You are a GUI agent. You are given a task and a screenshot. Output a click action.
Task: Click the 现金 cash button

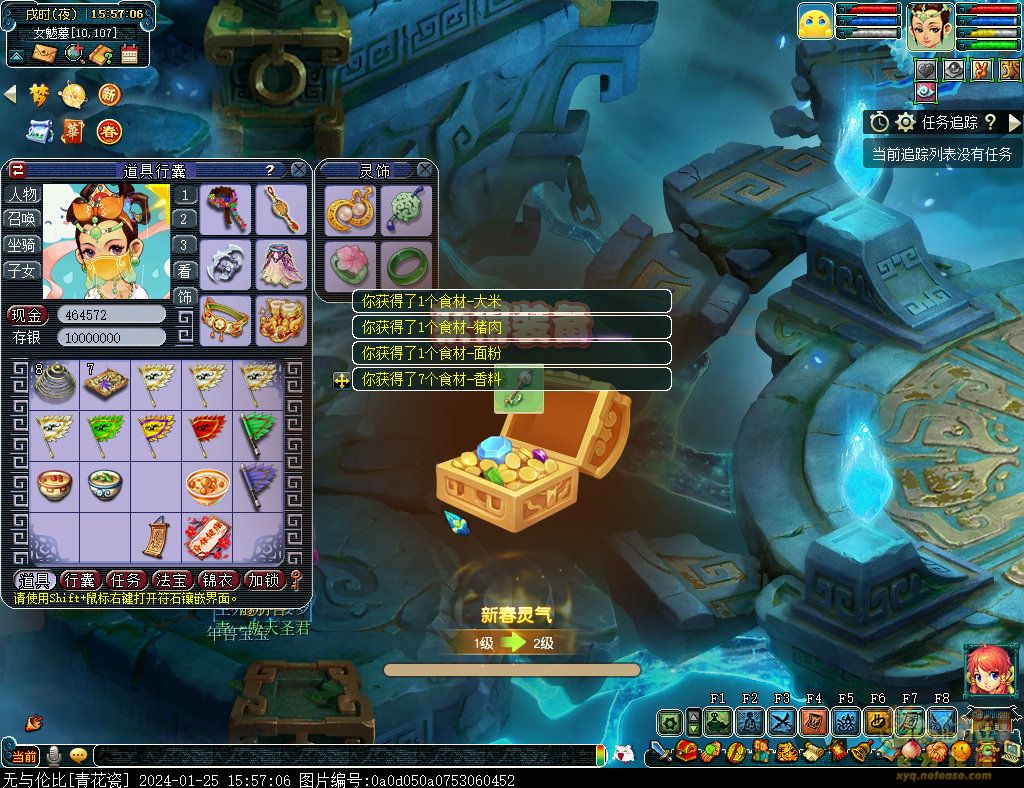point(28,314)
